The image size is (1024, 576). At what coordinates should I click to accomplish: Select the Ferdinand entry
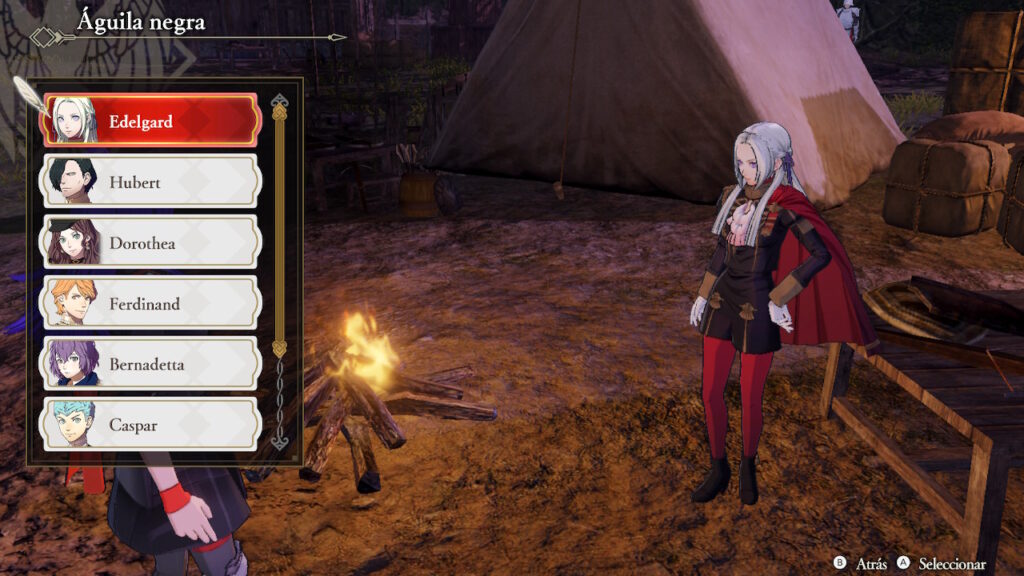(x=150, y=303)
